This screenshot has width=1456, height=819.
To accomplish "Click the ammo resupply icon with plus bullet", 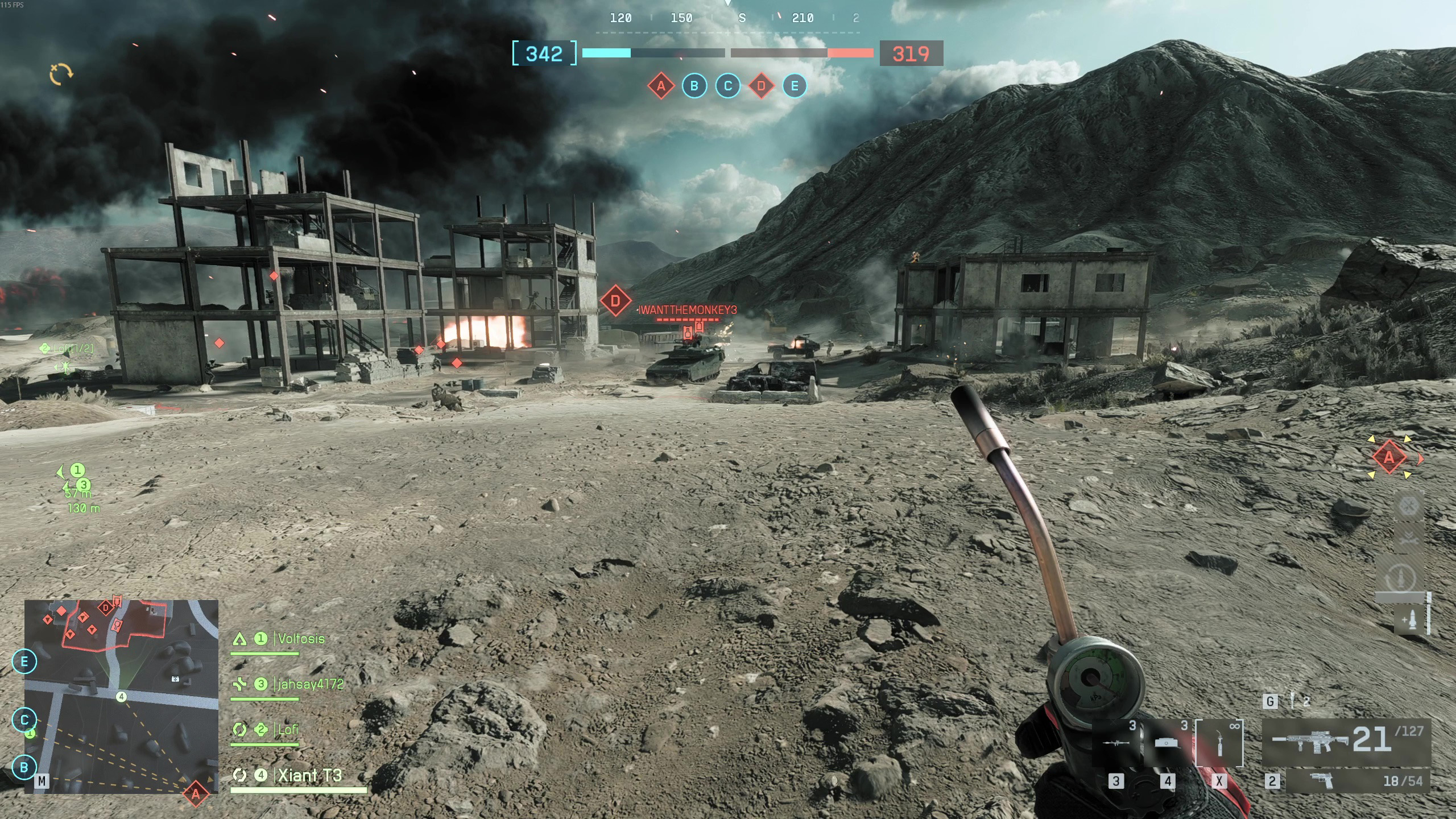I will coord(1409,619).
